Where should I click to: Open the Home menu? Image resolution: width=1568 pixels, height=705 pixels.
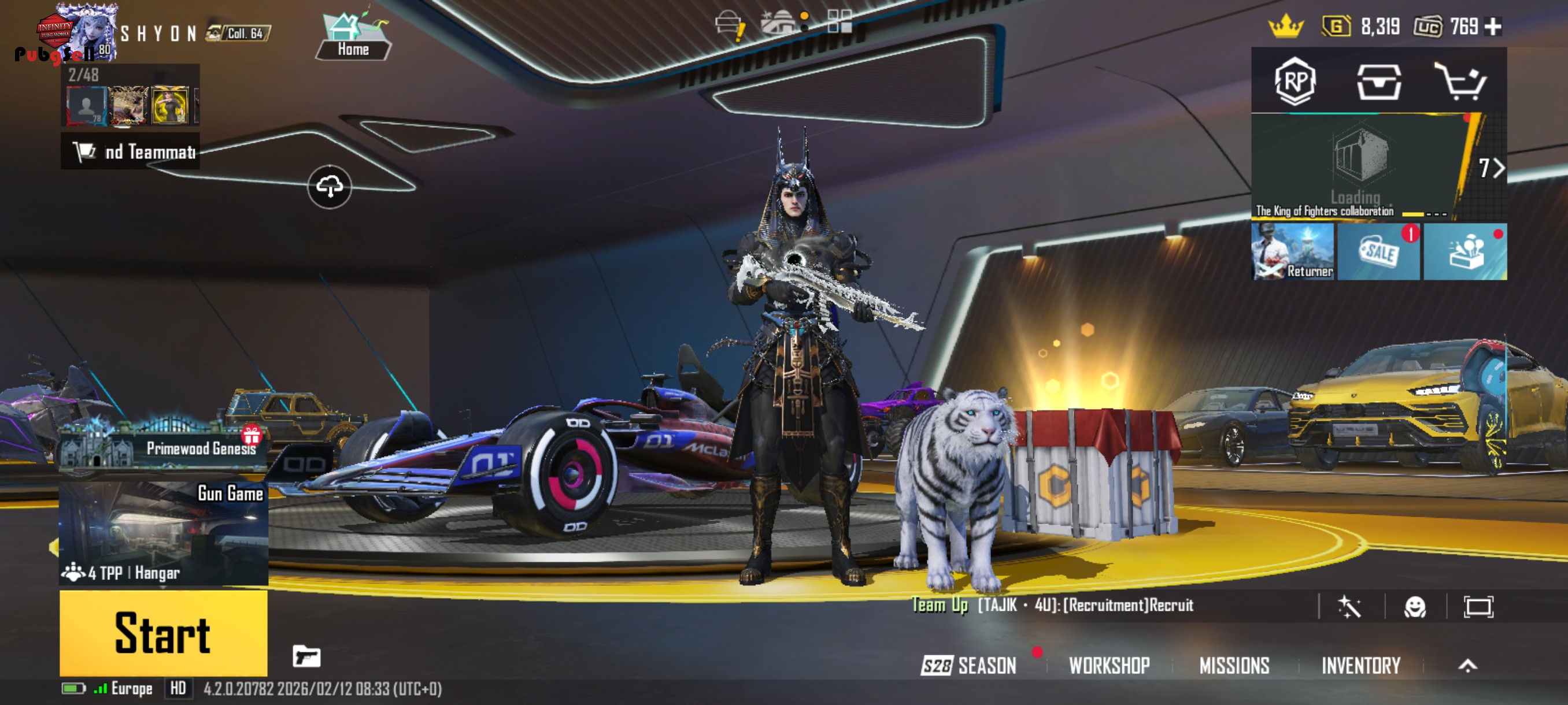[x=353, y=36]
